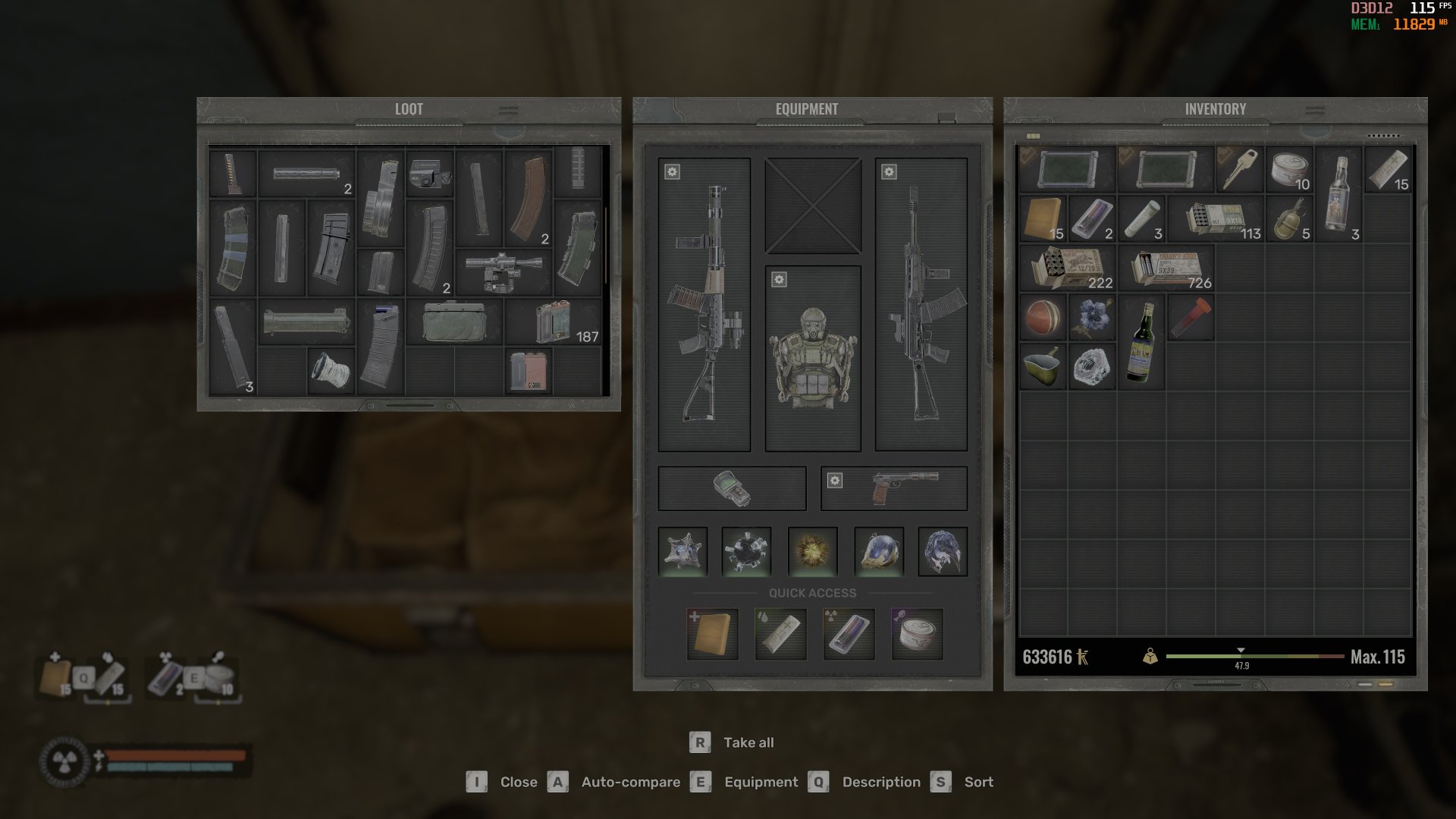Select the green duffel bag in loot
The height and width of the screenshot is (819, 1456).
pyautogui.click(x=453, y=322)
